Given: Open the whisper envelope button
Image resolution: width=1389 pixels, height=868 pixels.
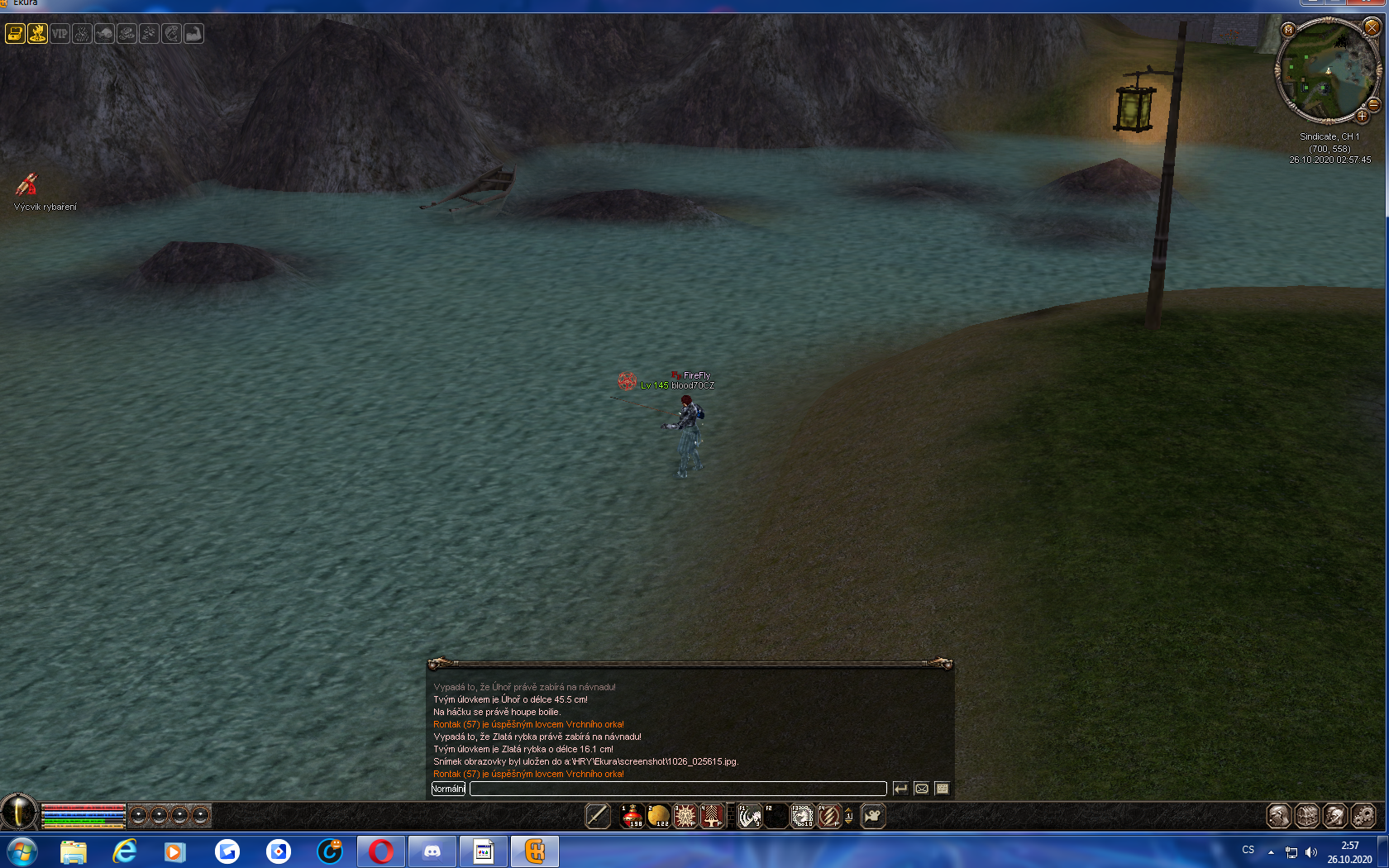Looking at the screenshot, I should click(922, 789).
